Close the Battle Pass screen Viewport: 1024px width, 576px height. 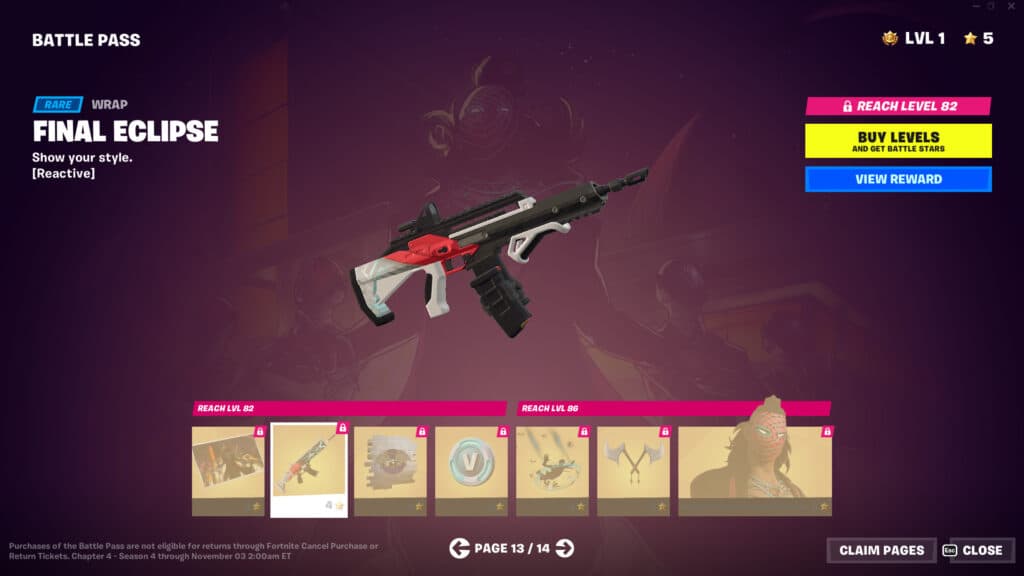pos(975,550)
